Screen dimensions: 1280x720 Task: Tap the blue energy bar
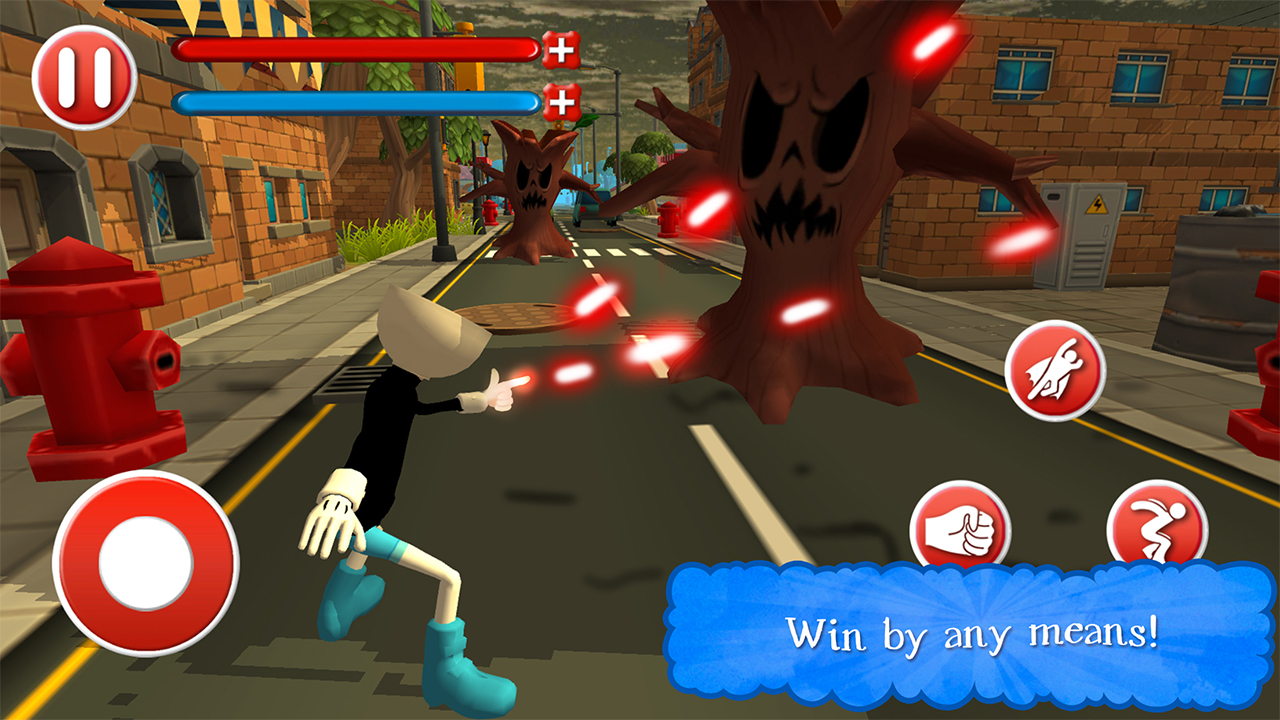[x=355, y=100]
